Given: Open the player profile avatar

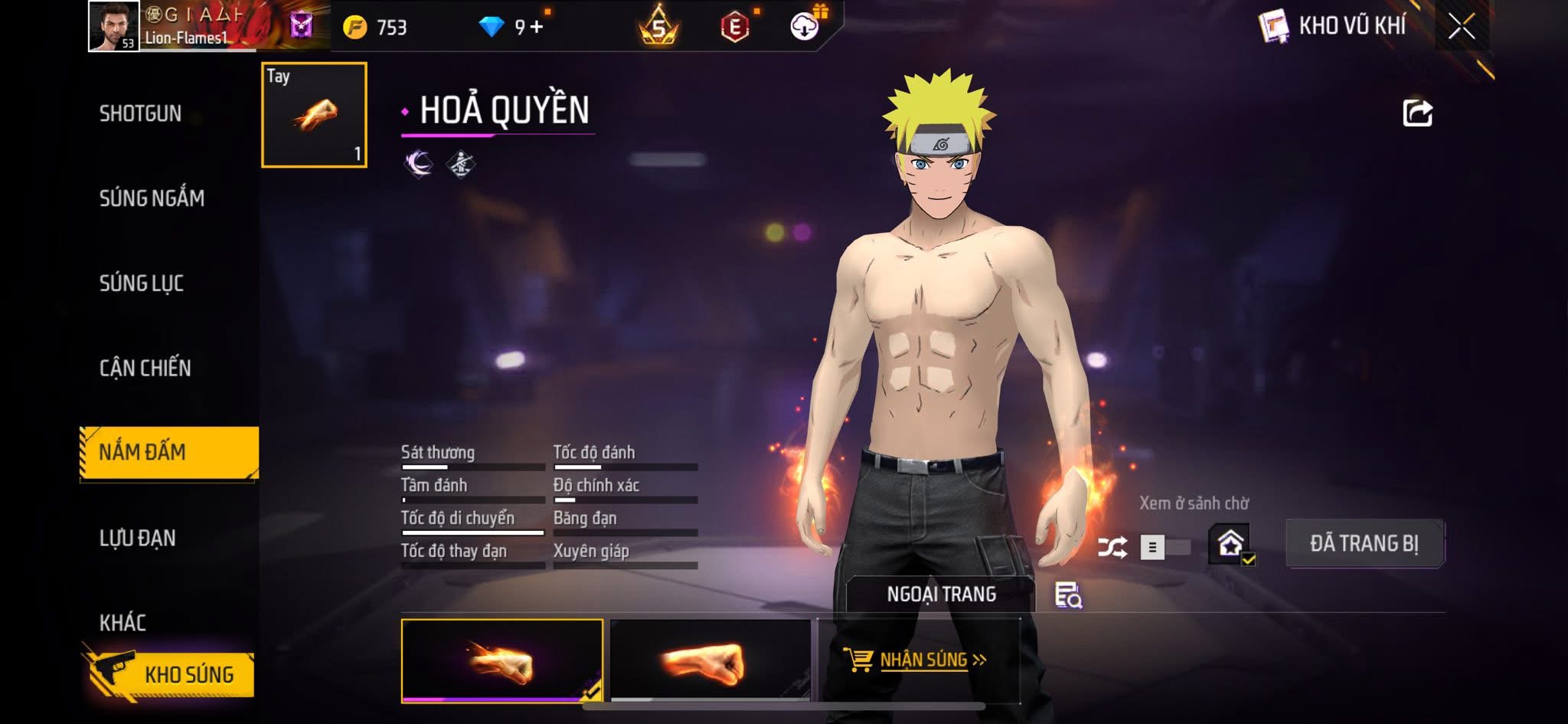Looking at the screenshot, I should pos(113,26).
